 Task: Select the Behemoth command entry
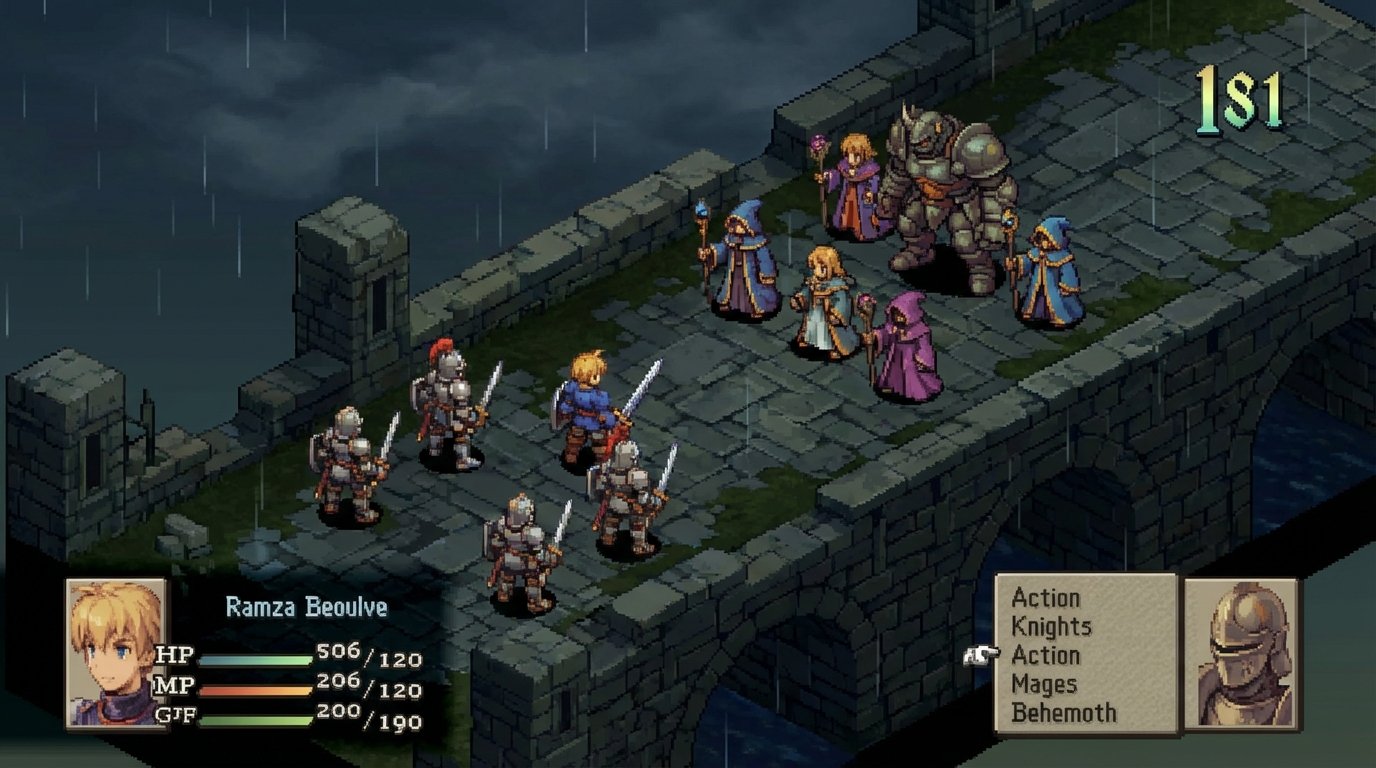(x=1063, y=713)
